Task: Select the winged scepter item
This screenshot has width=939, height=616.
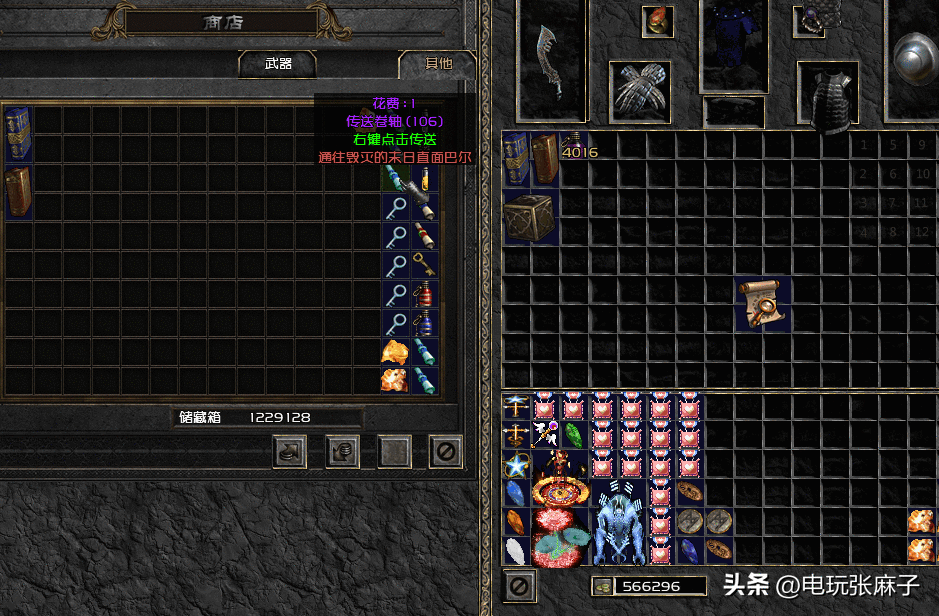Action: 545,435
